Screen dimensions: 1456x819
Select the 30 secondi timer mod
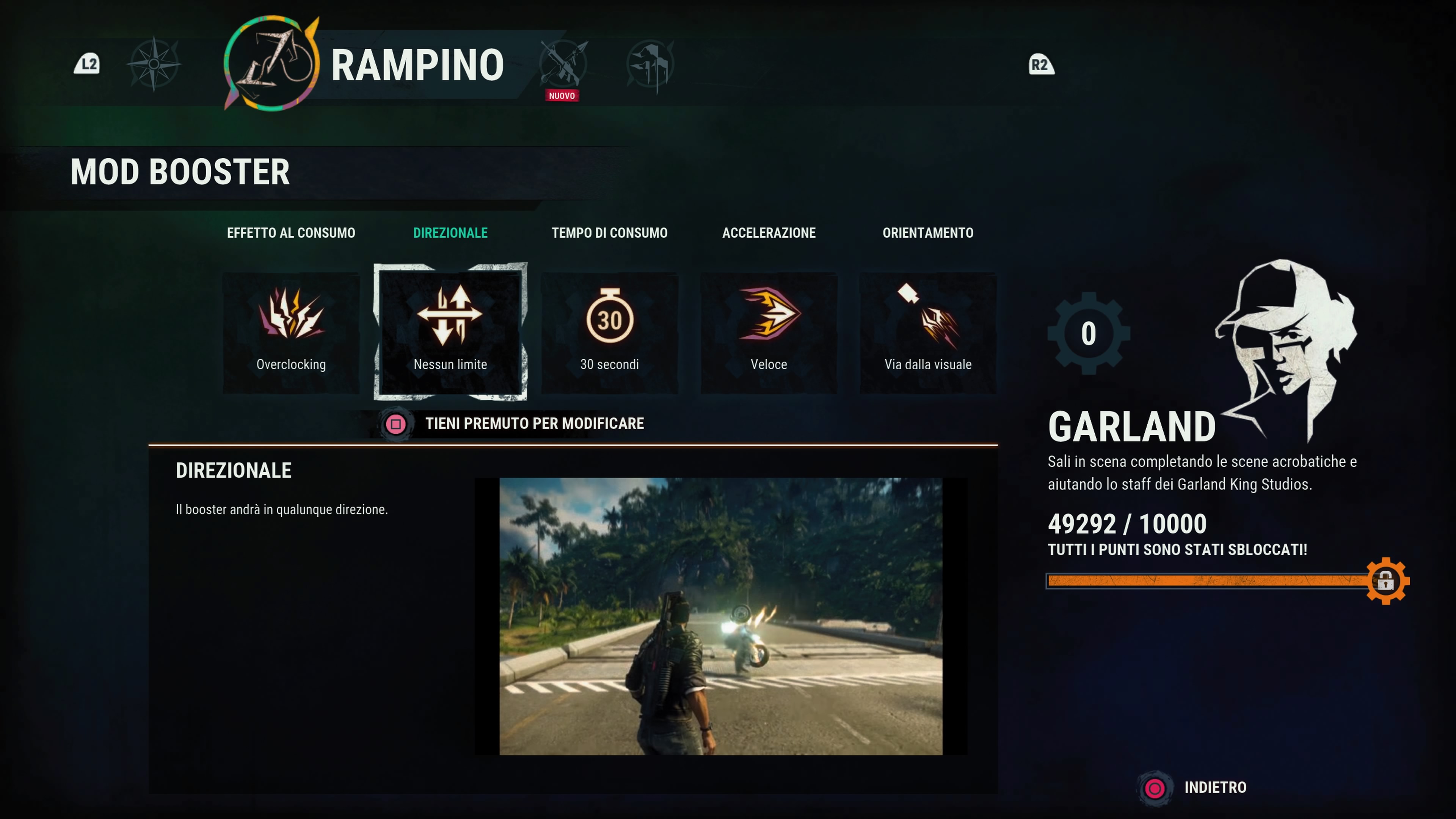point(609,333)
